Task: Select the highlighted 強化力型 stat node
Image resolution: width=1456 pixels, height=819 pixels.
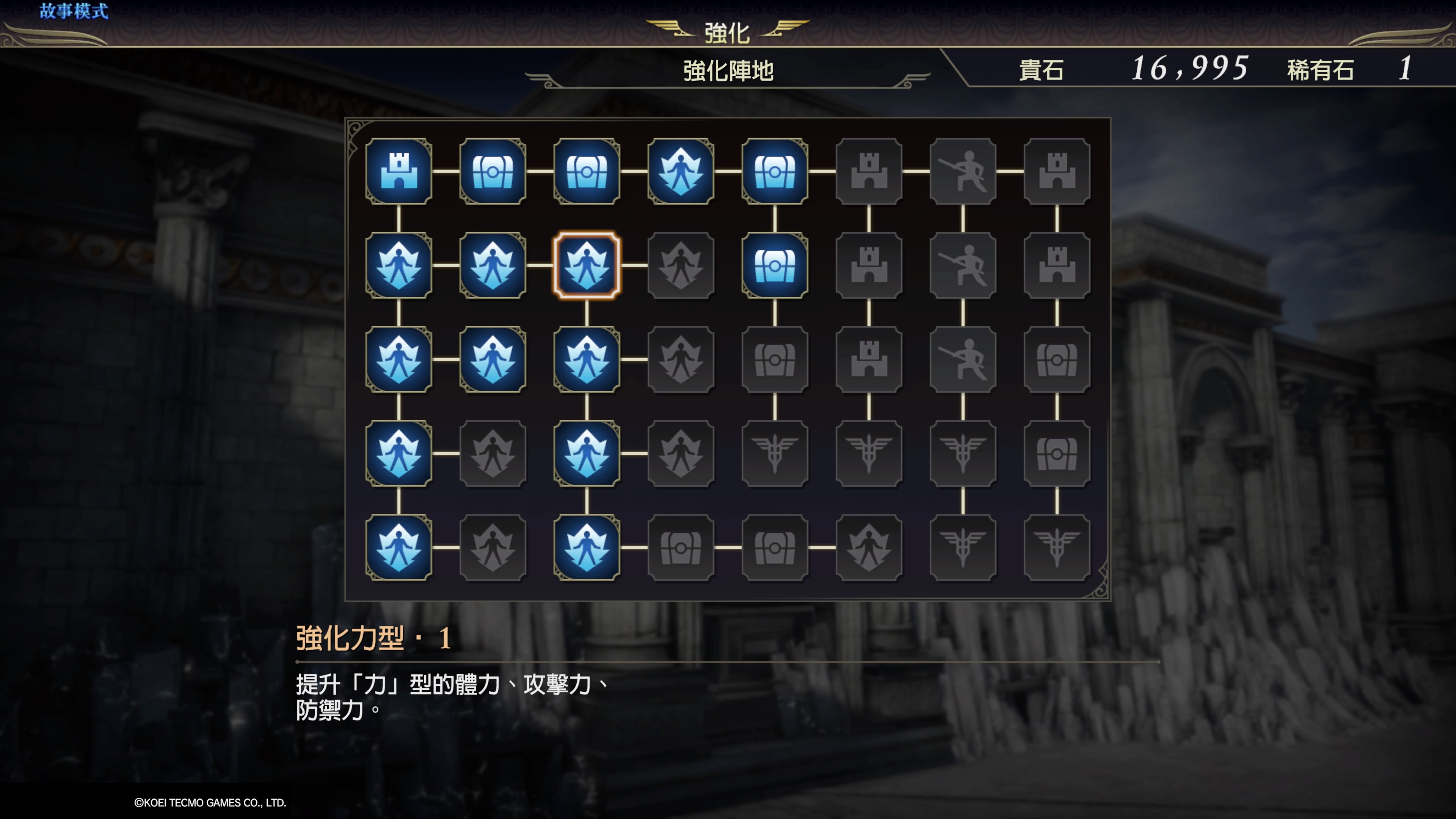Action: click(x=587, y=266)
